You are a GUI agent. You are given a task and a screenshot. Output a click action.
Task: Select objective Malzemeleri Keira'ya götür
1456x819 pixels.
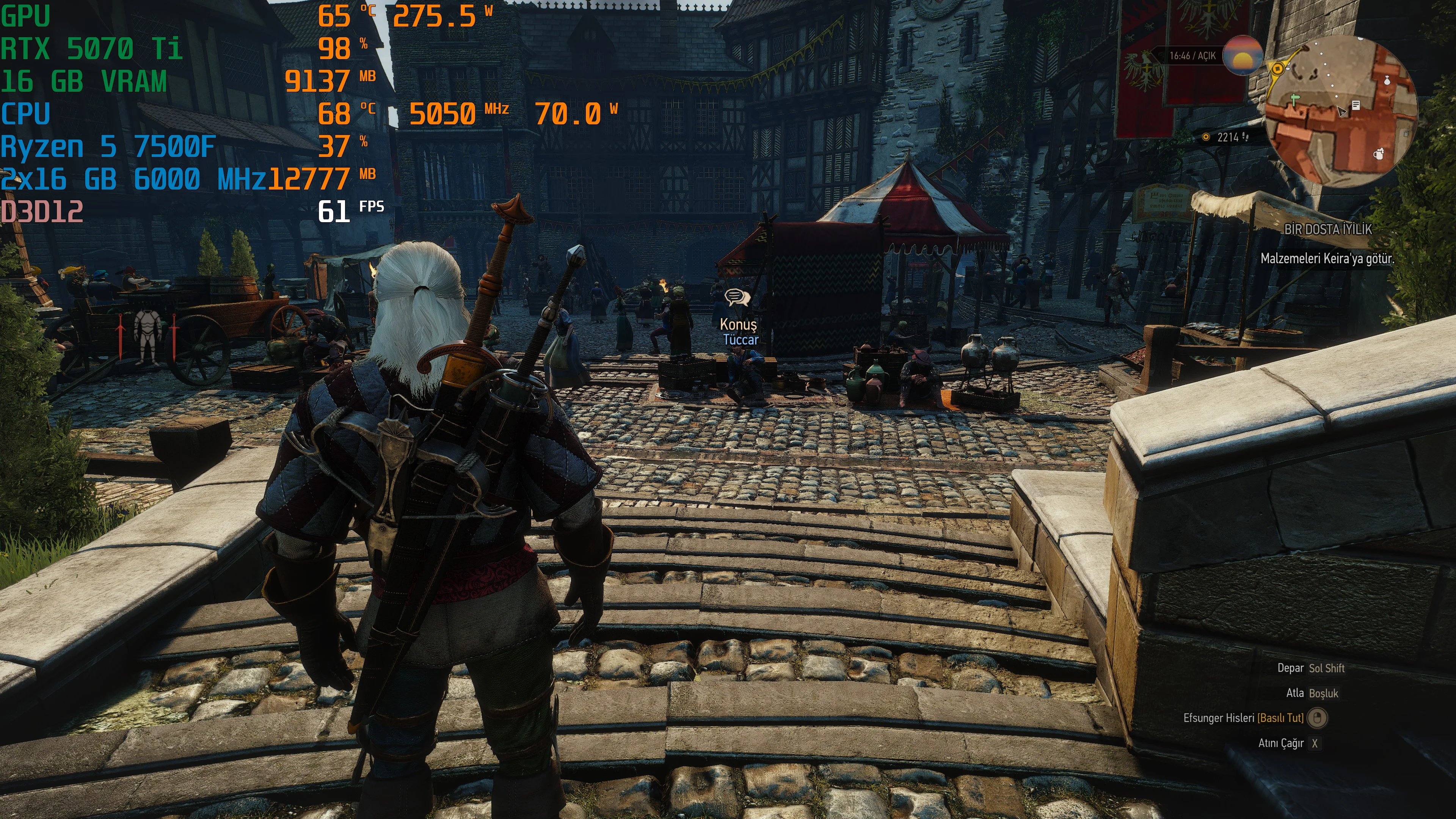point(1327,259)
